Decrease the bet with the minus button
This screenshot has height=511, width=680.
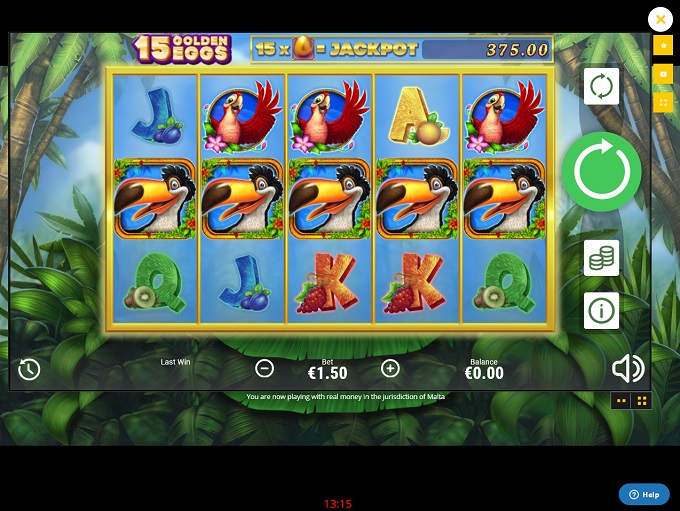(x=264, y=368)
